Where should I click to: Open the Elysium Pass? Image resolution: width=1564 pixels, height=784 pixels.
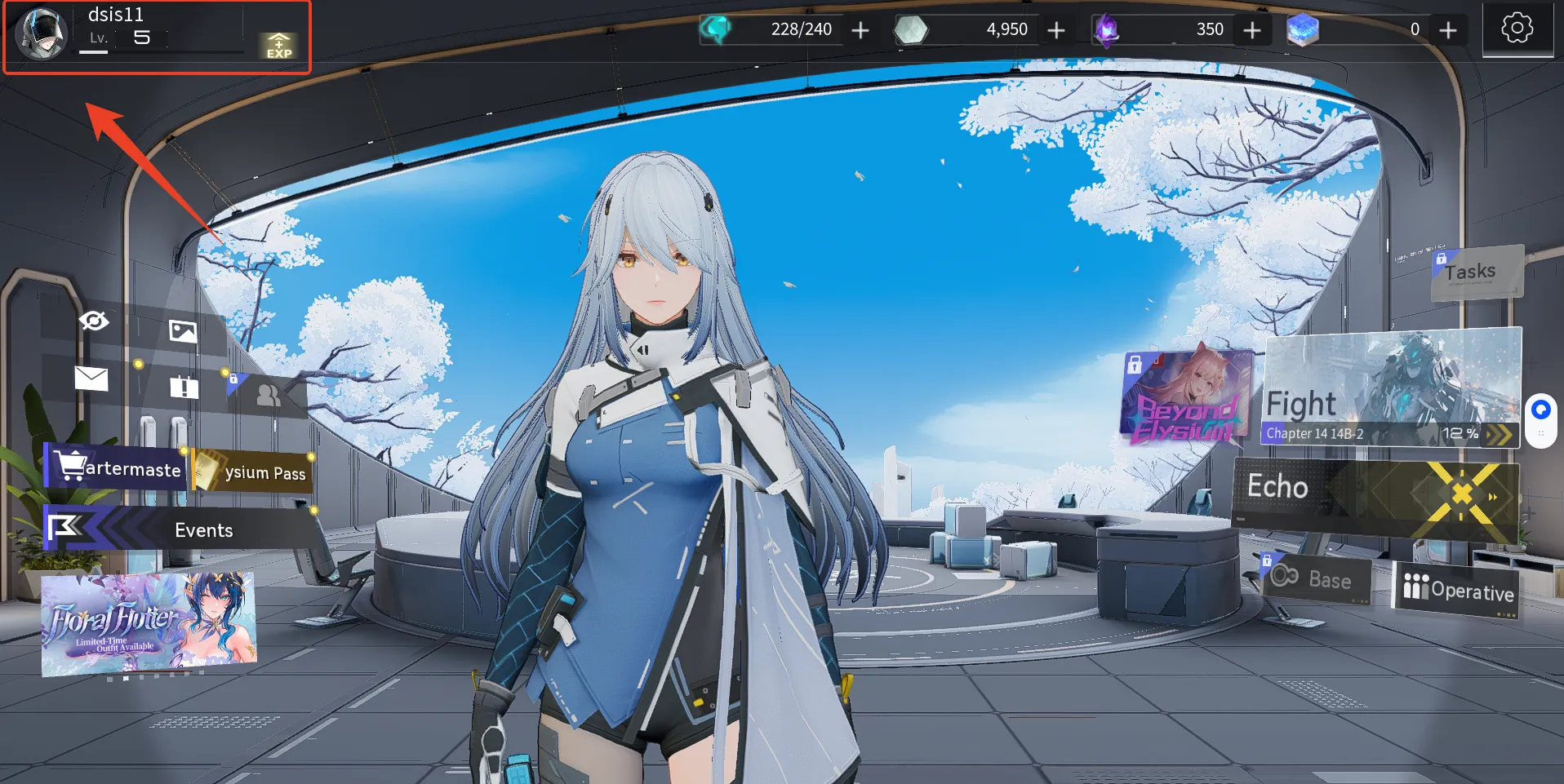click(x=255, y=472)
